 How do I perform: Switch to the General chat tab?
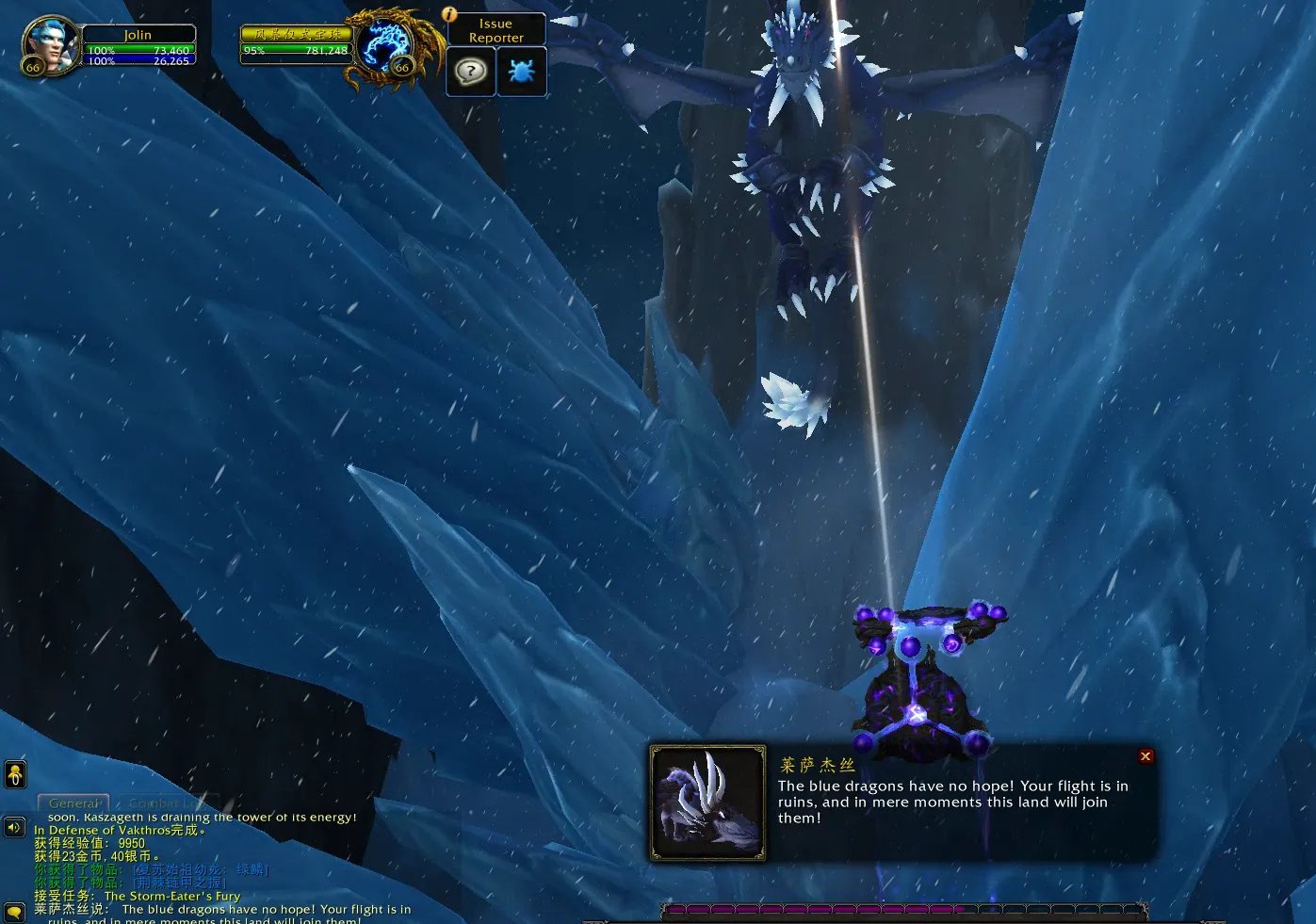(73, 803)
